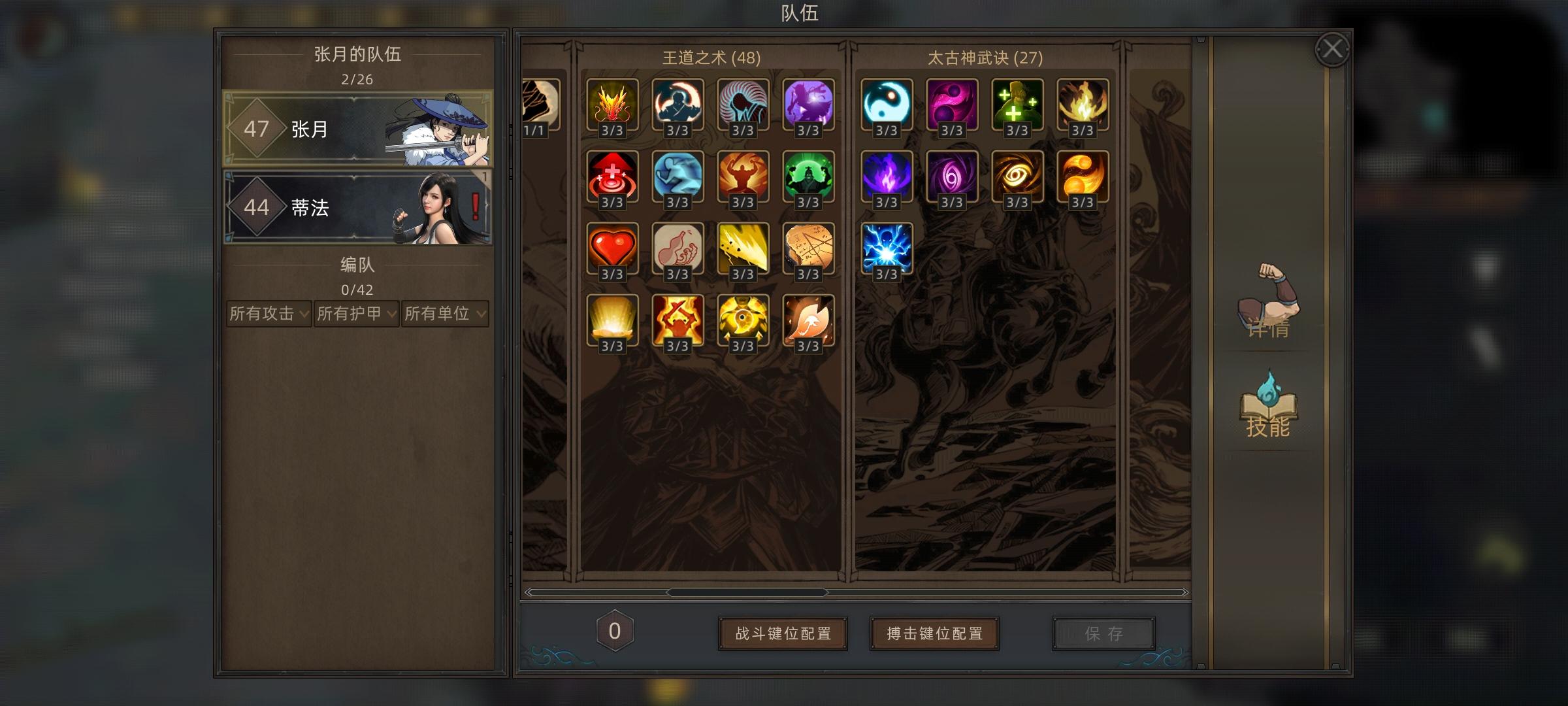Select the fiery phoenix skill in 王道之术
The height and width of the screenshot is (706, 1568).
(613, 107)
